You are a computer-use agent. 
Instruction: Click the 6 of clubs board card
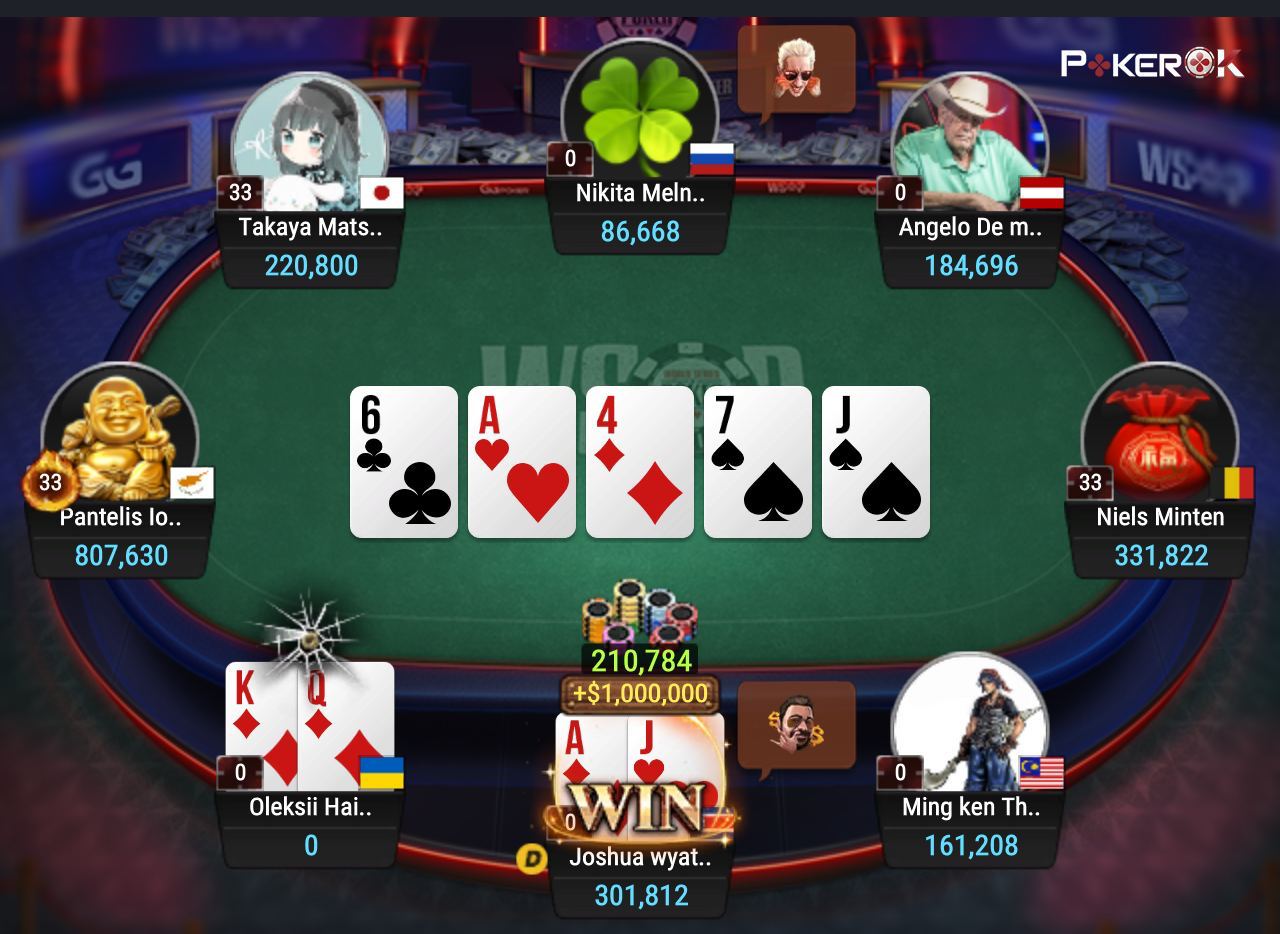point(404,462)
